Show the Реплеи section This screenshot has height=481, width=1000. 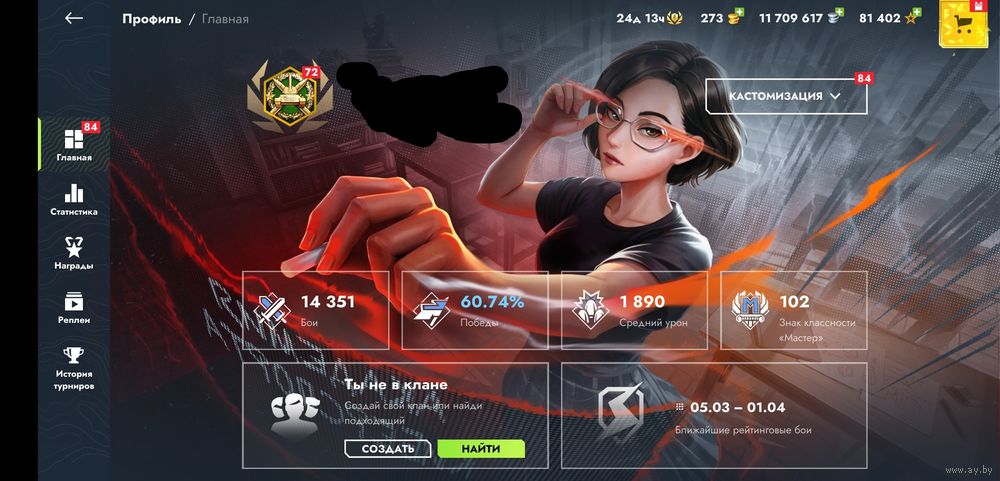point(74,307)
